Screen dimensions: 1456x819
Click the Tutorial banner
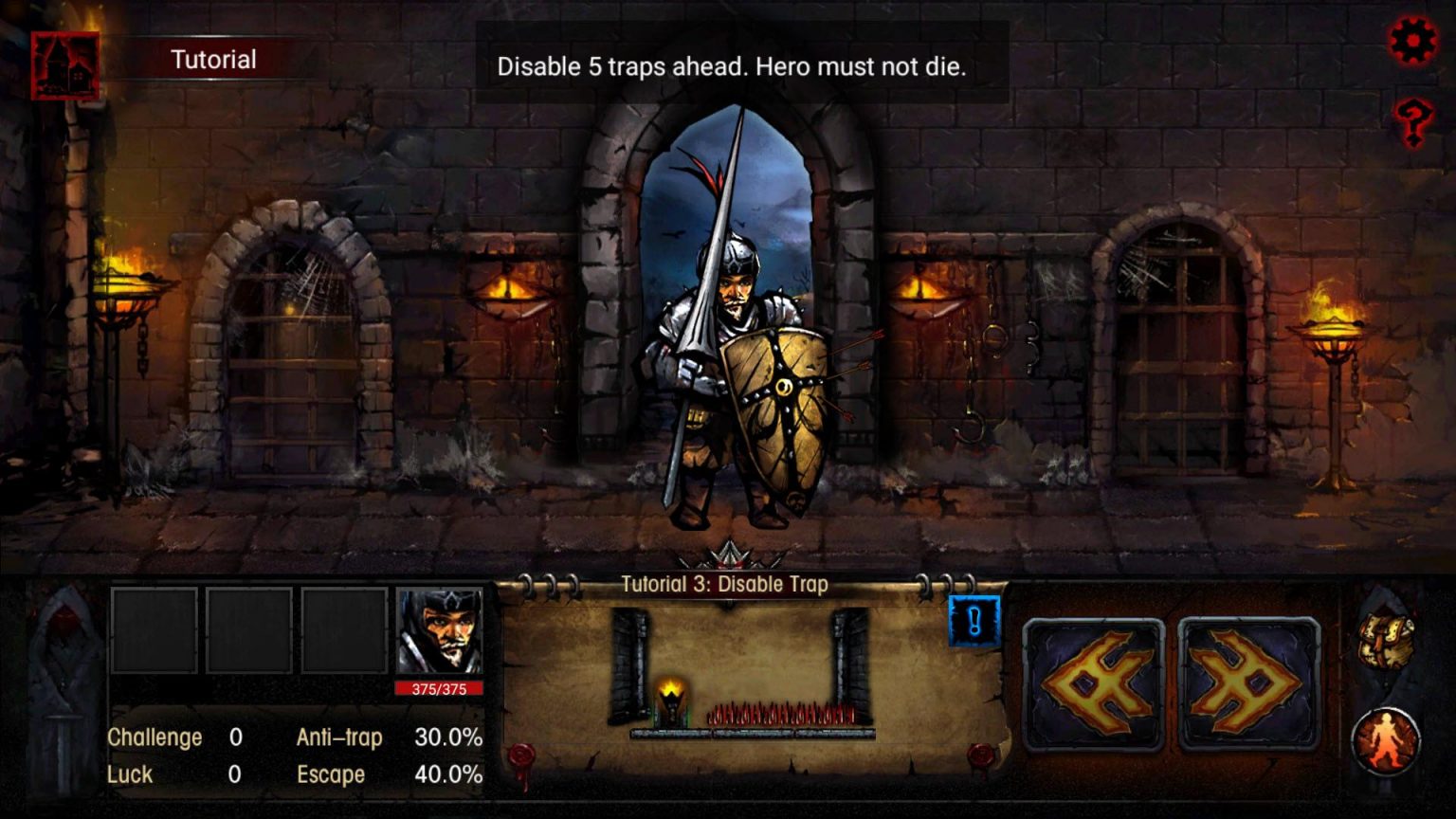click(212, 59)
